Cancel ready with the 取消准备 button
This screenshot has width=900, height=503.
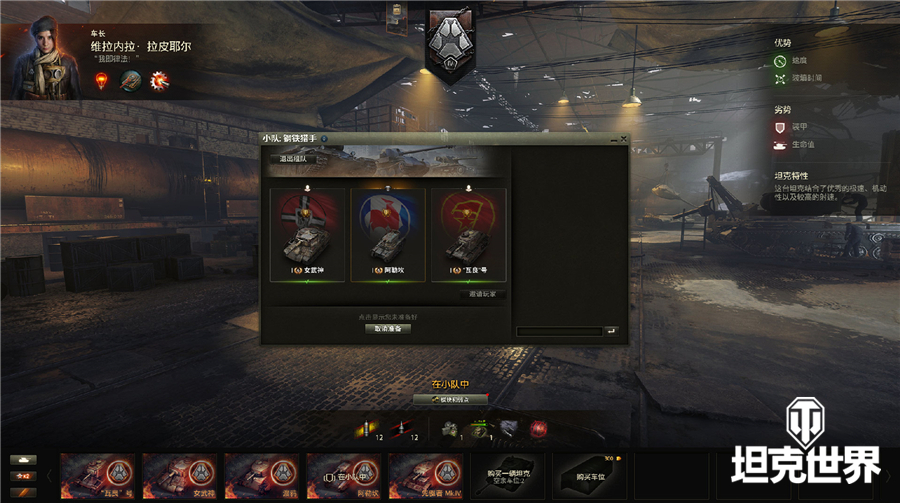tap(387, 328)
